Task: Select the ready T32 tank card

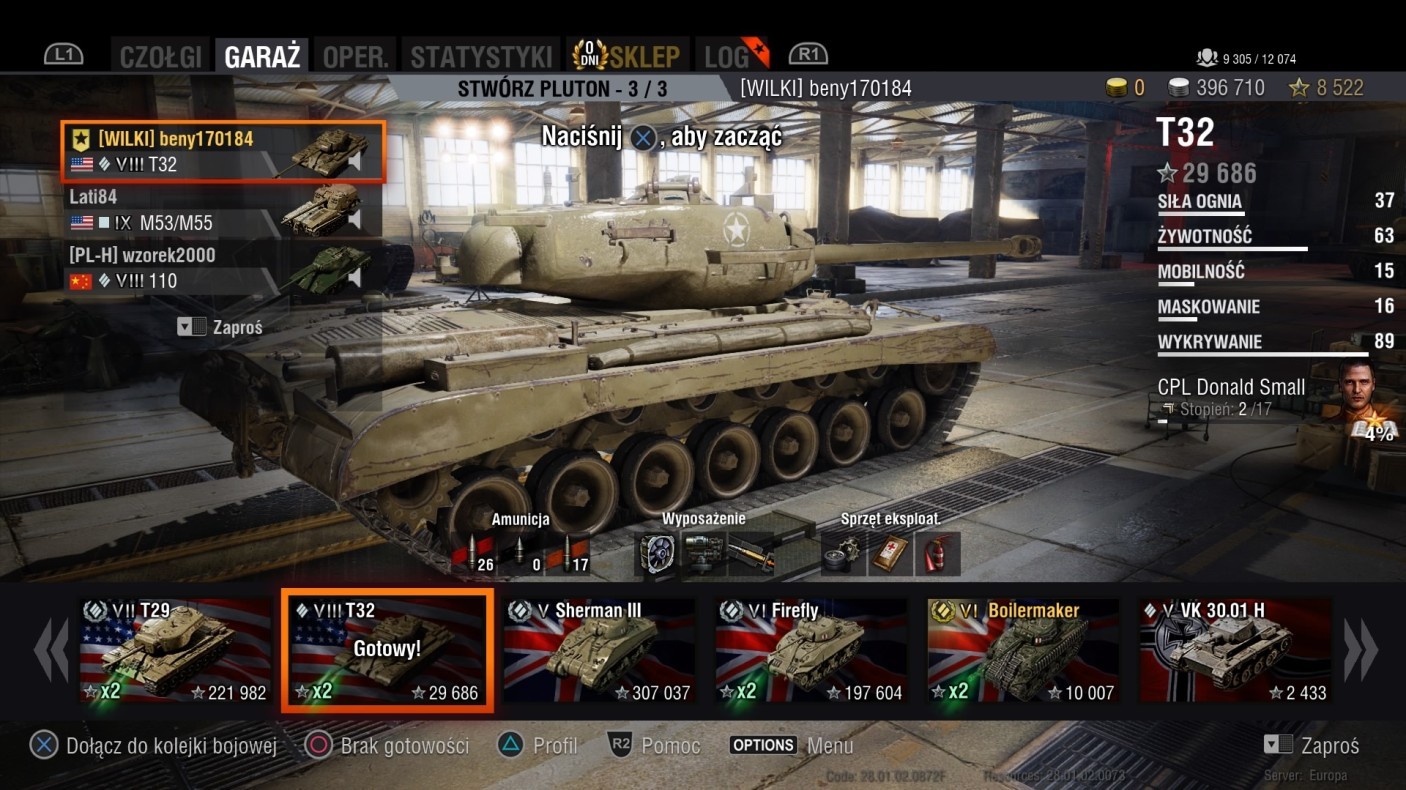Action: pos(387,652)
